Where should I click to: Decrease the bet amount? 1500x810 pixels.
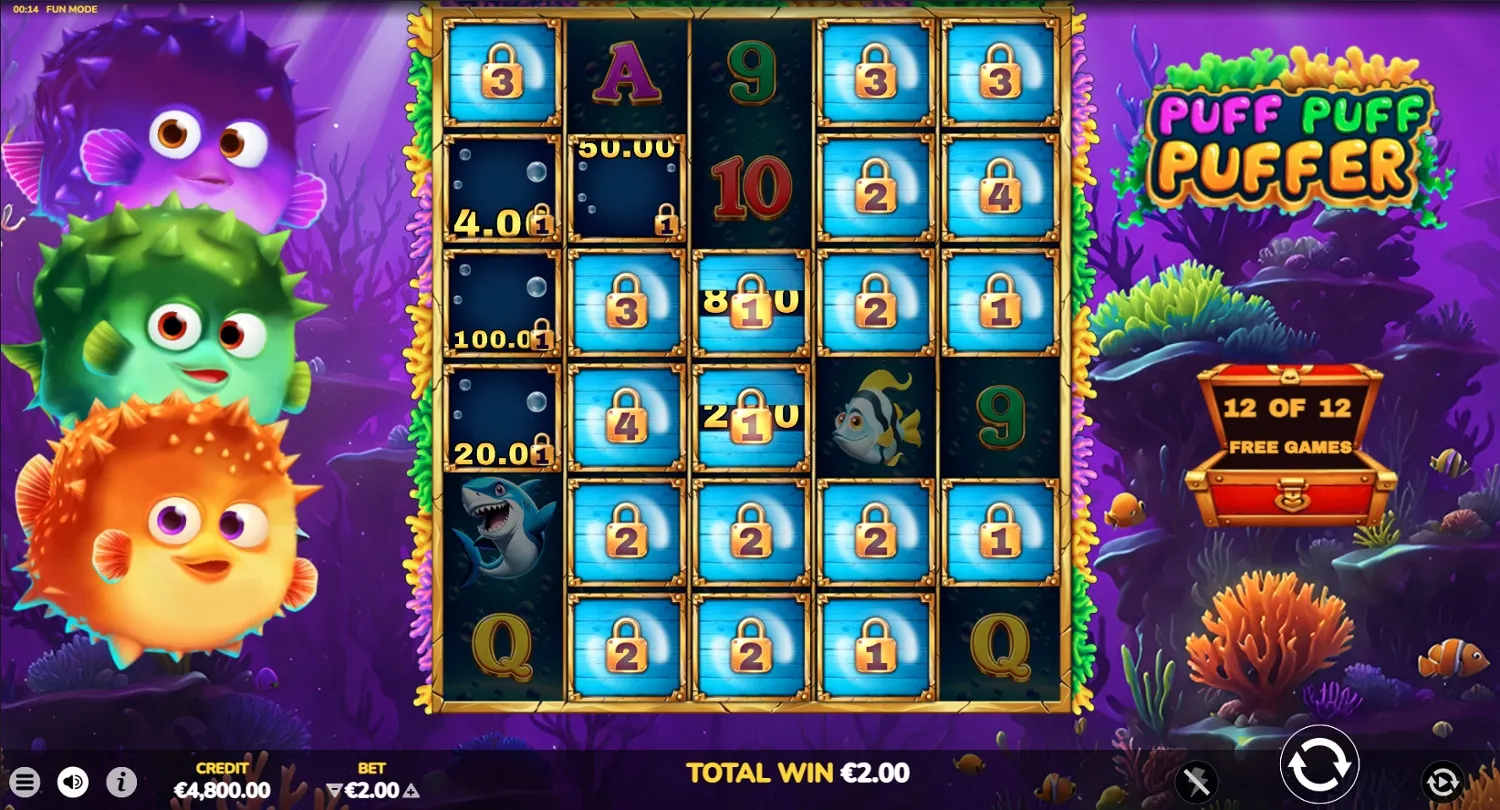[333, 789]
